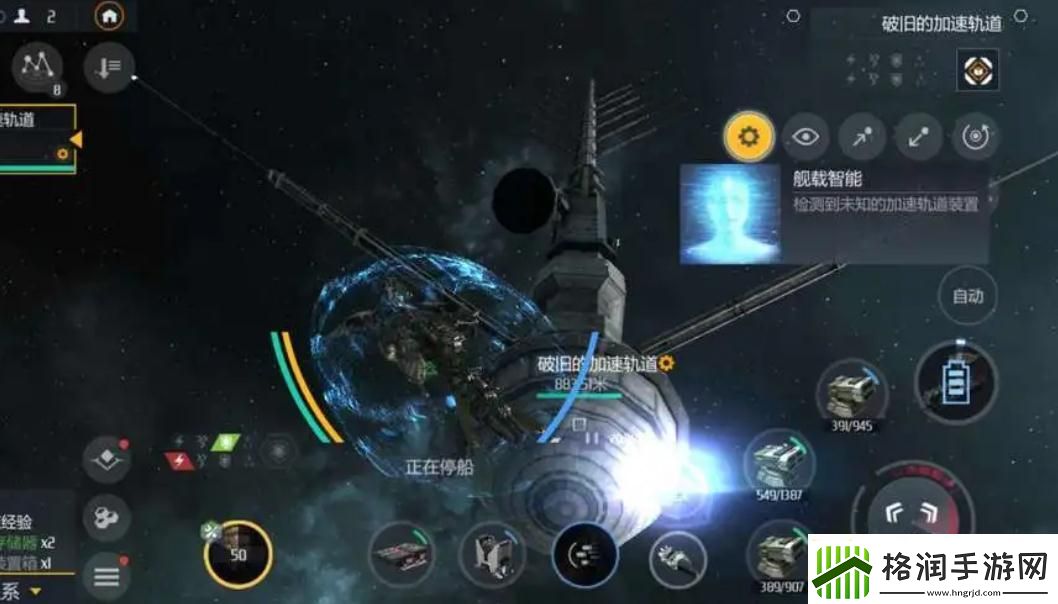
Task: Tap the keep-distance double-arrow button
Action: click(918, 137)
